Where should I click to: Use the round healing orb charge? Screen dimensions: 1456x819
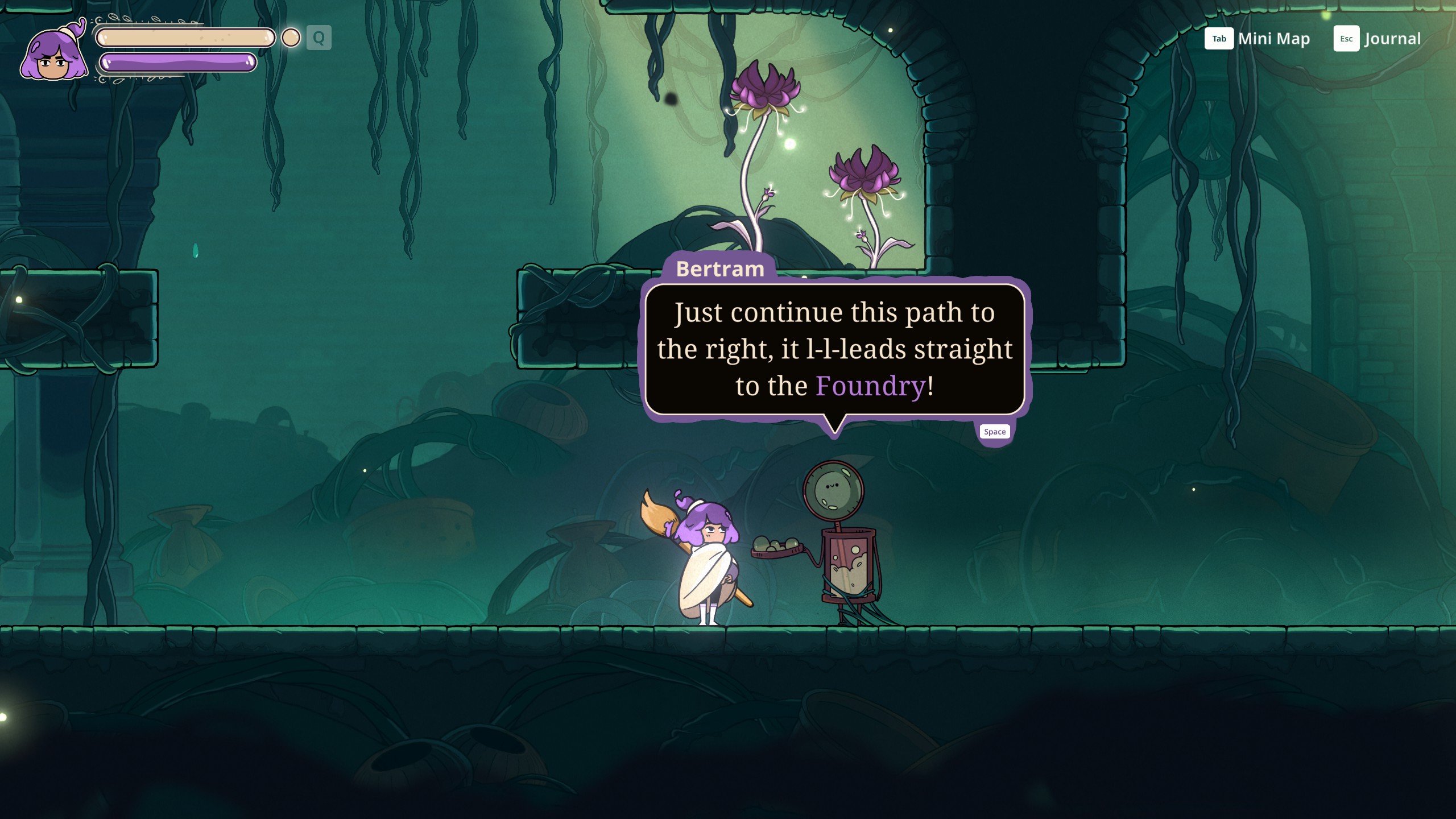291,38
